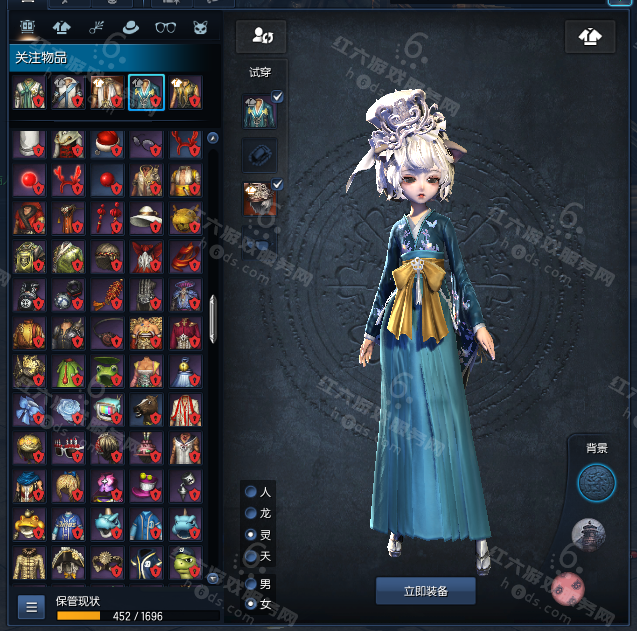Select the 天 race option
Viewport: 637px width, 631px height.
pyautogui.click(x=251, y=555)
